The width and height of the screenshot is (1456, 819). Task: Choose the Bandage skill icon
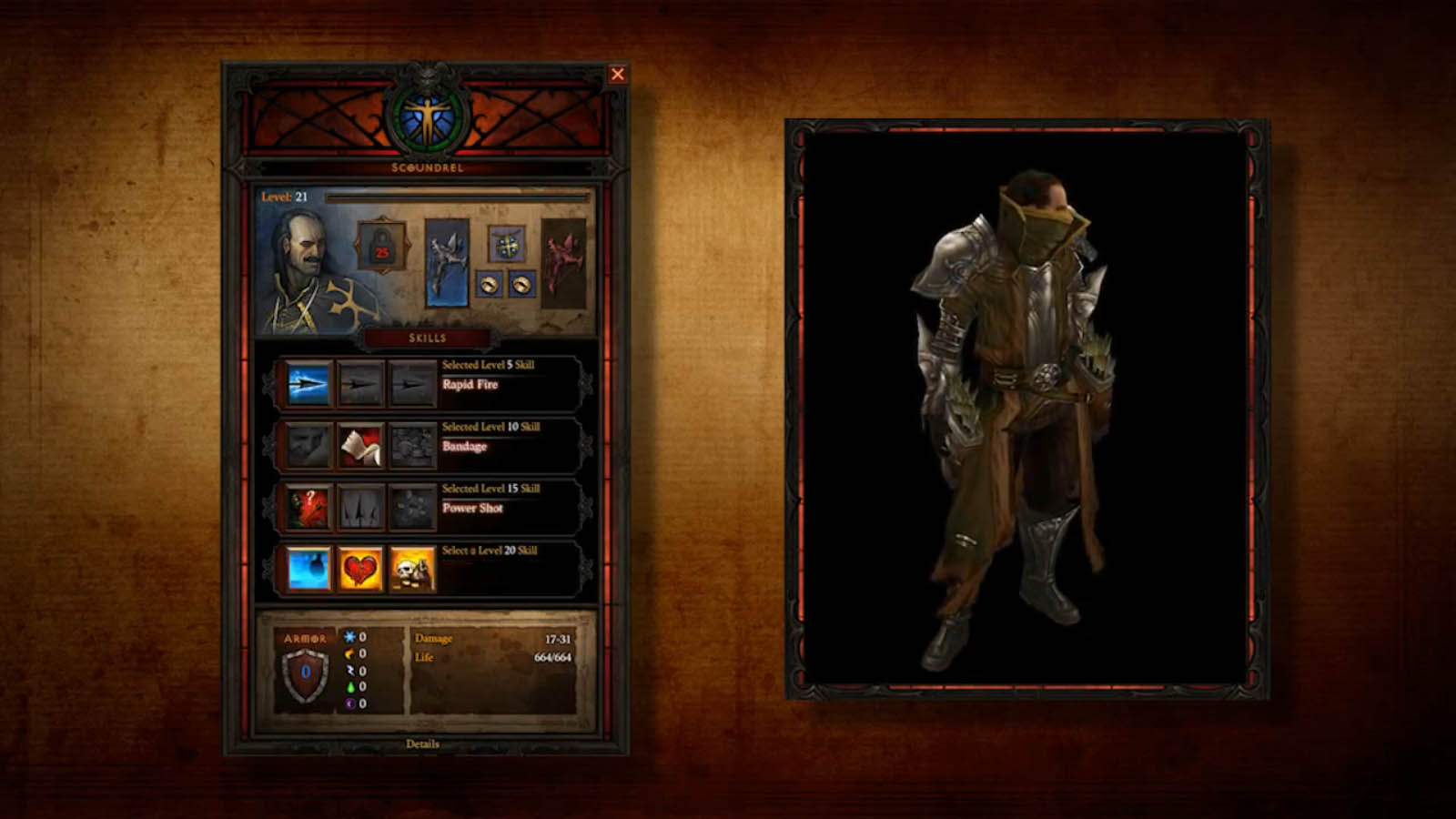(360, 446)
